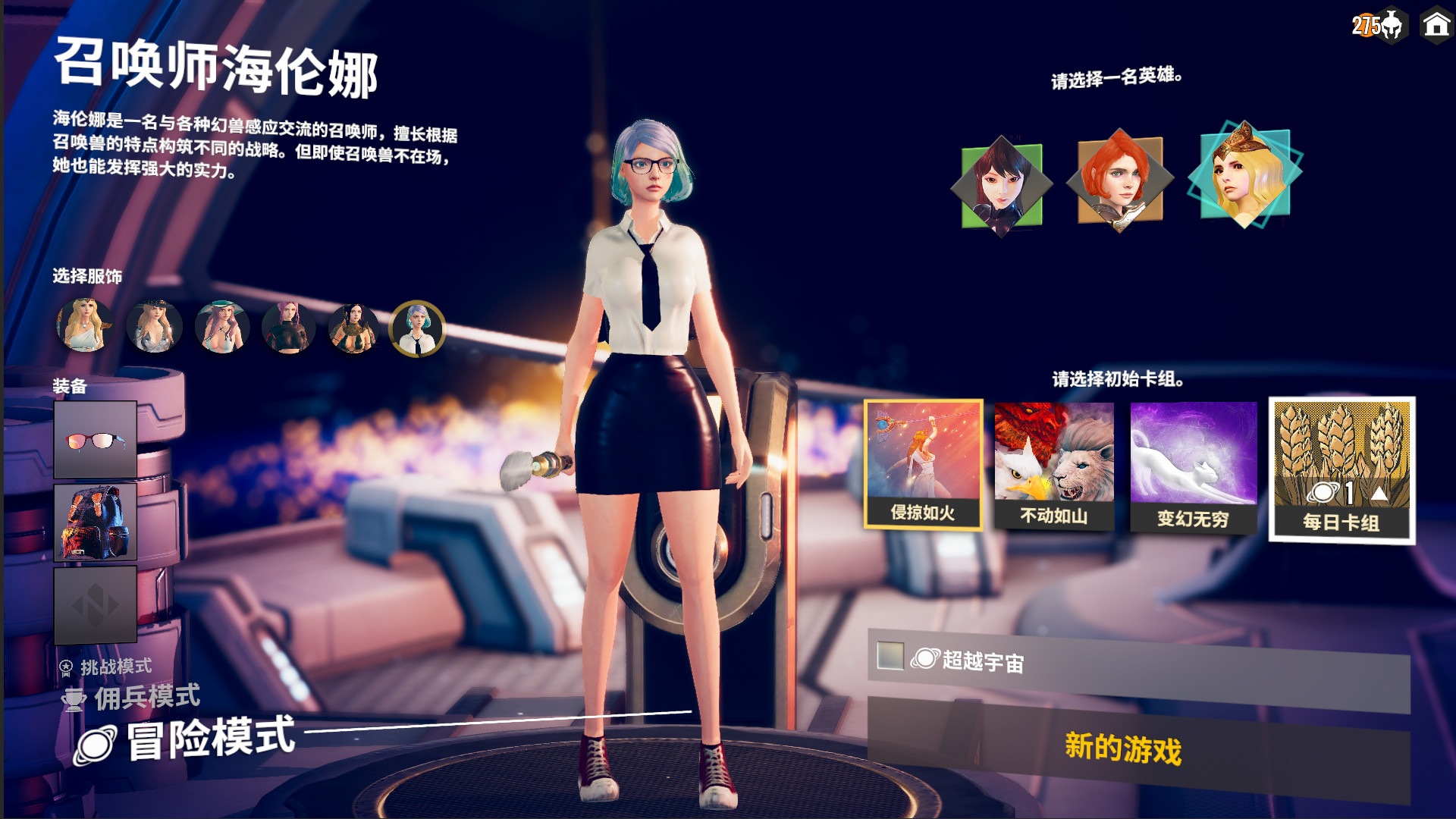Click the trophy icon beside 挑战模式
The image size is (1456, 819).
[68, 667]
